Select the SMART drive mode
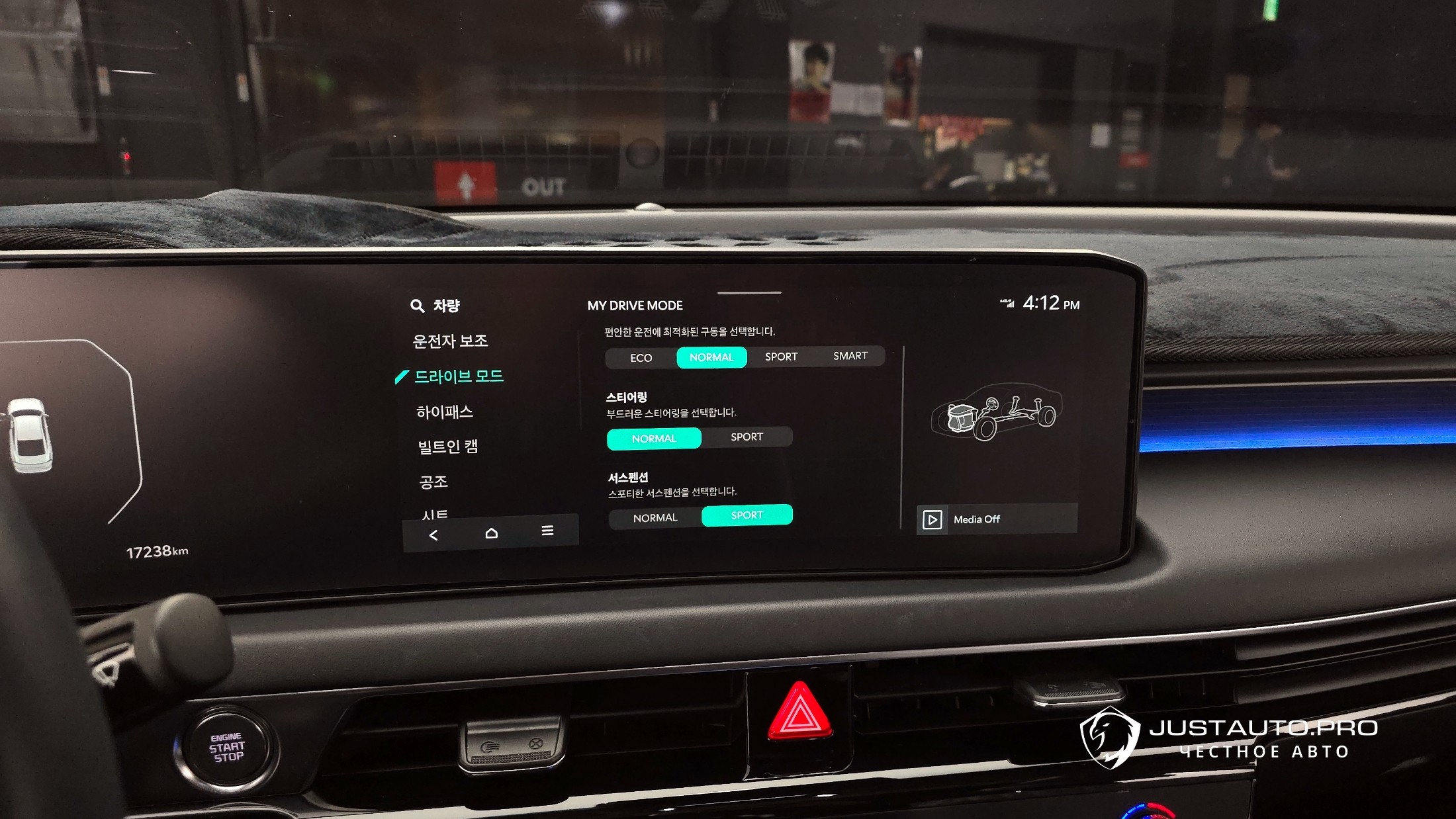The height and width of the screenshot is (819, 1456). click(x=850, y=356)
